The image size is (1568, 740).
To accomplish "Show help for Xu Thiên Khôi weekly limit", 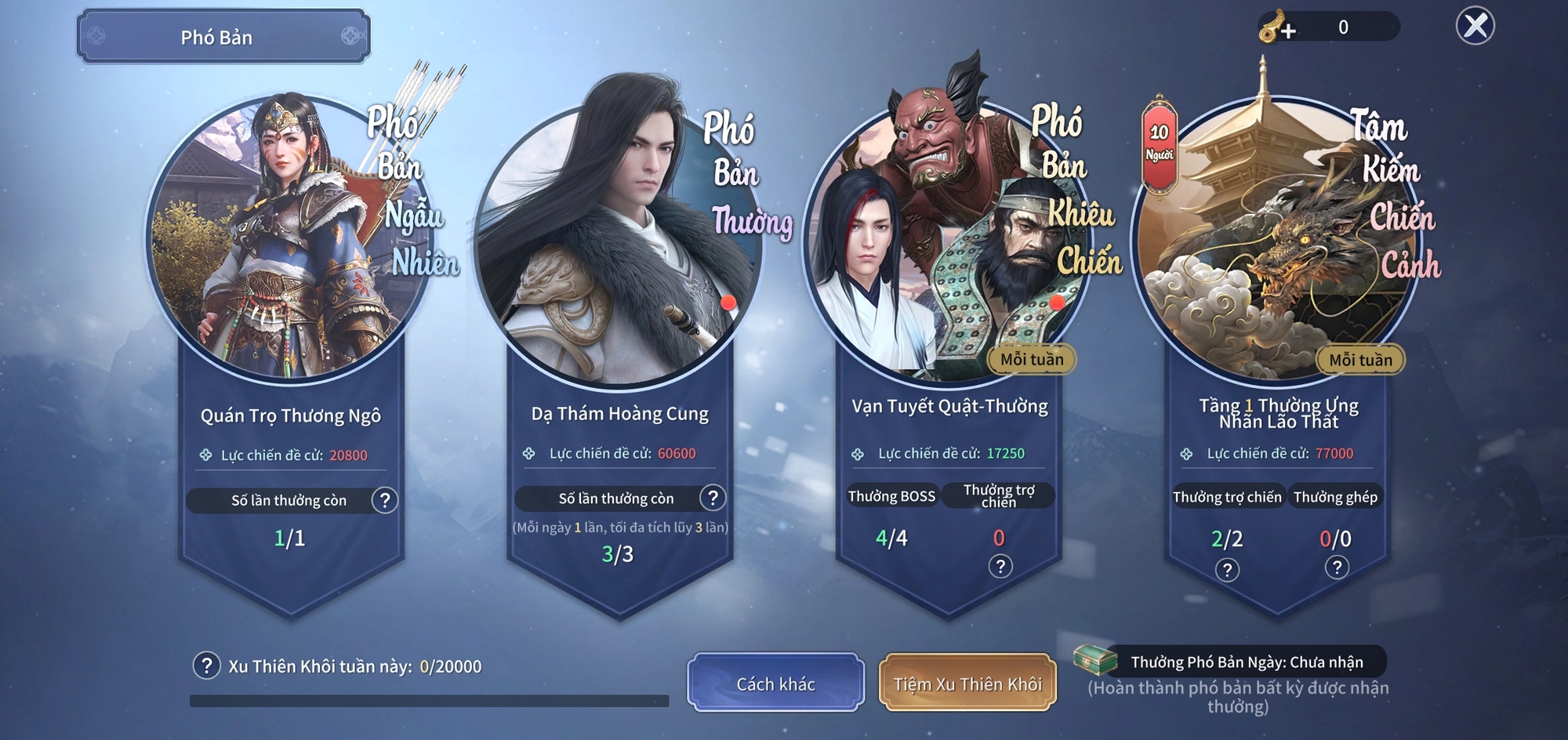I will (x=206, y=666).
